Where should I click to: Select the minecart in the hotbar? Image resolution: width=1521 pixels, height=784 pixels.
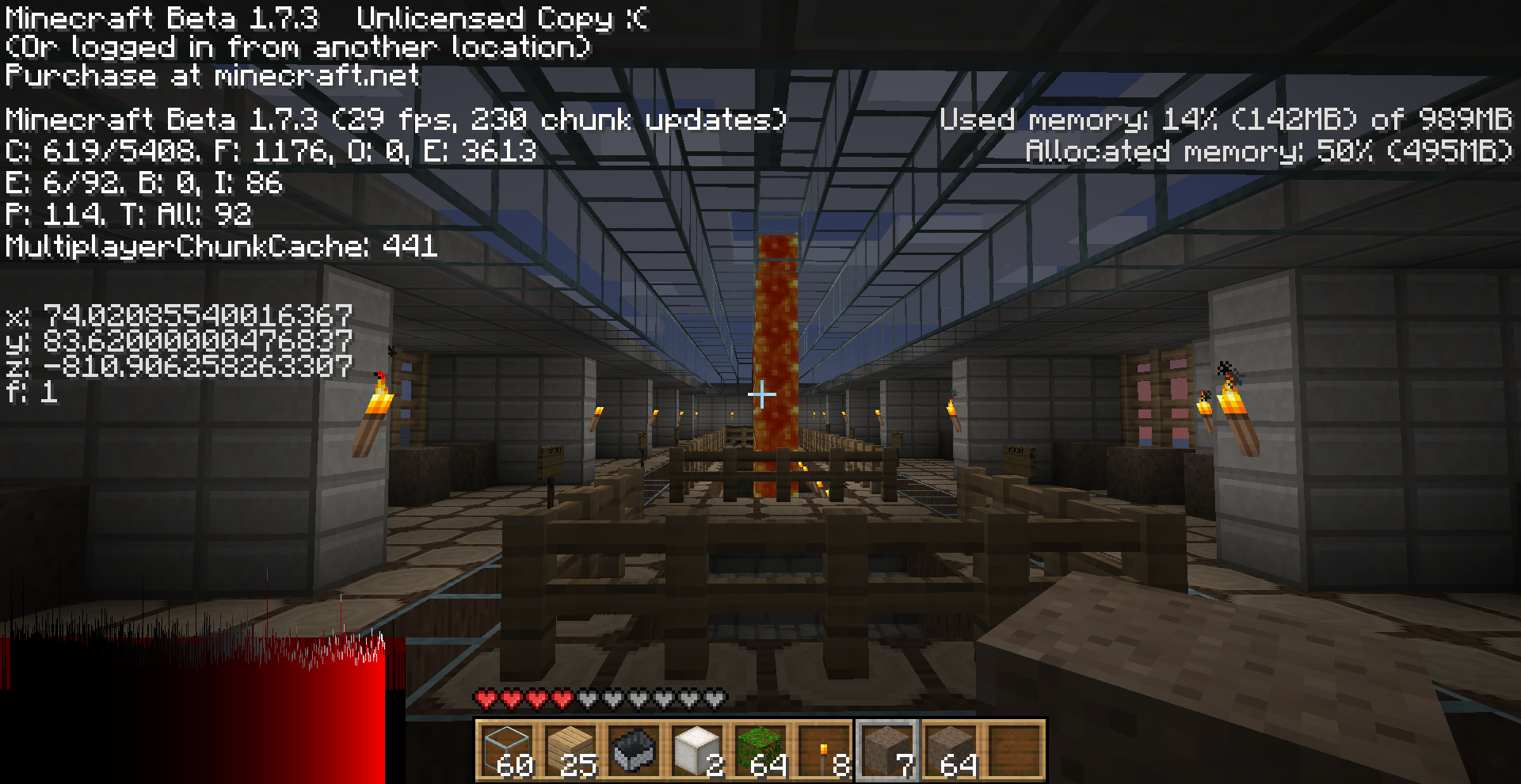pyautogui.click(x=634, y=750)
